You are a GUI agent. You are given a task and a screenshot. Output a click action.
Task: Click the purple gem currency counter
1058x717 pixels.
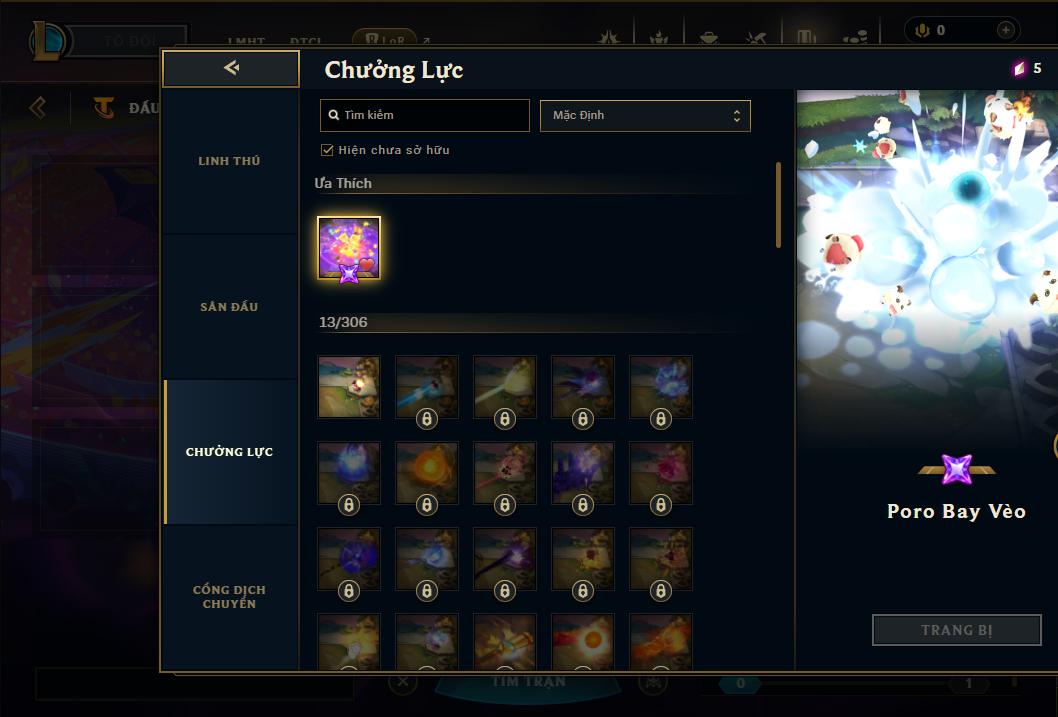tap(1027, 68)
